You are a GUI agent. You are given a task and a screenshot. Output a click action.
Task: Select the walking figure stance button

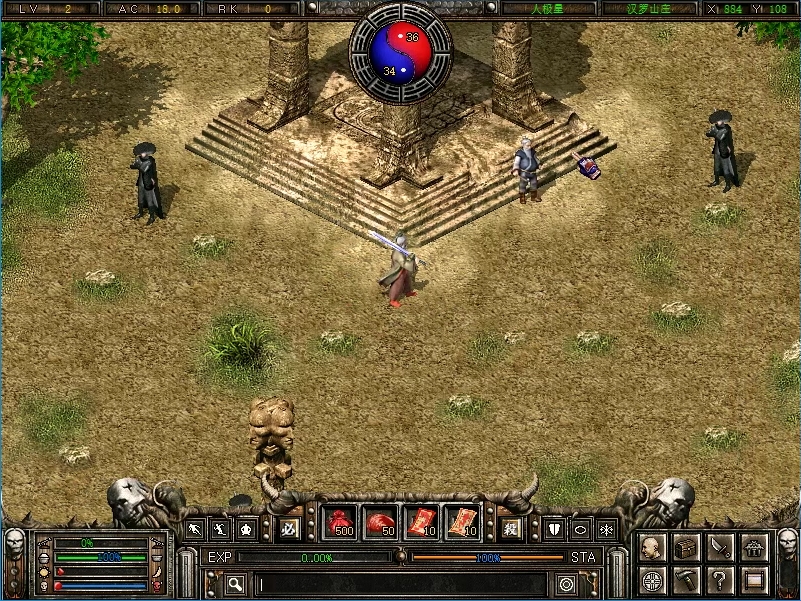click(x=218, y=528)
